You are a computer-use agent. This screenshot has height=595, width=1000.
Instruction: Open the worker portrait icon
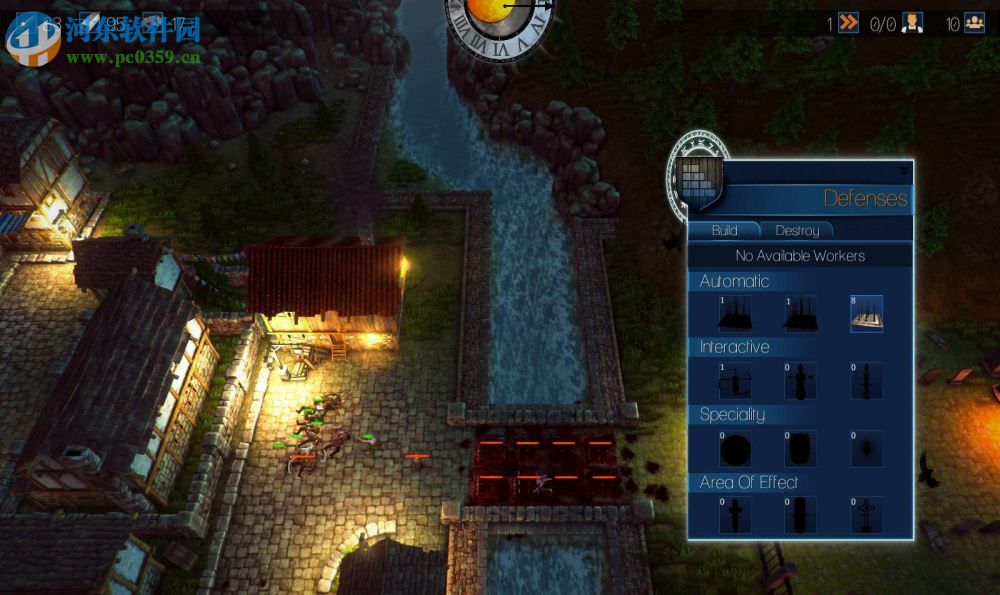912,23
